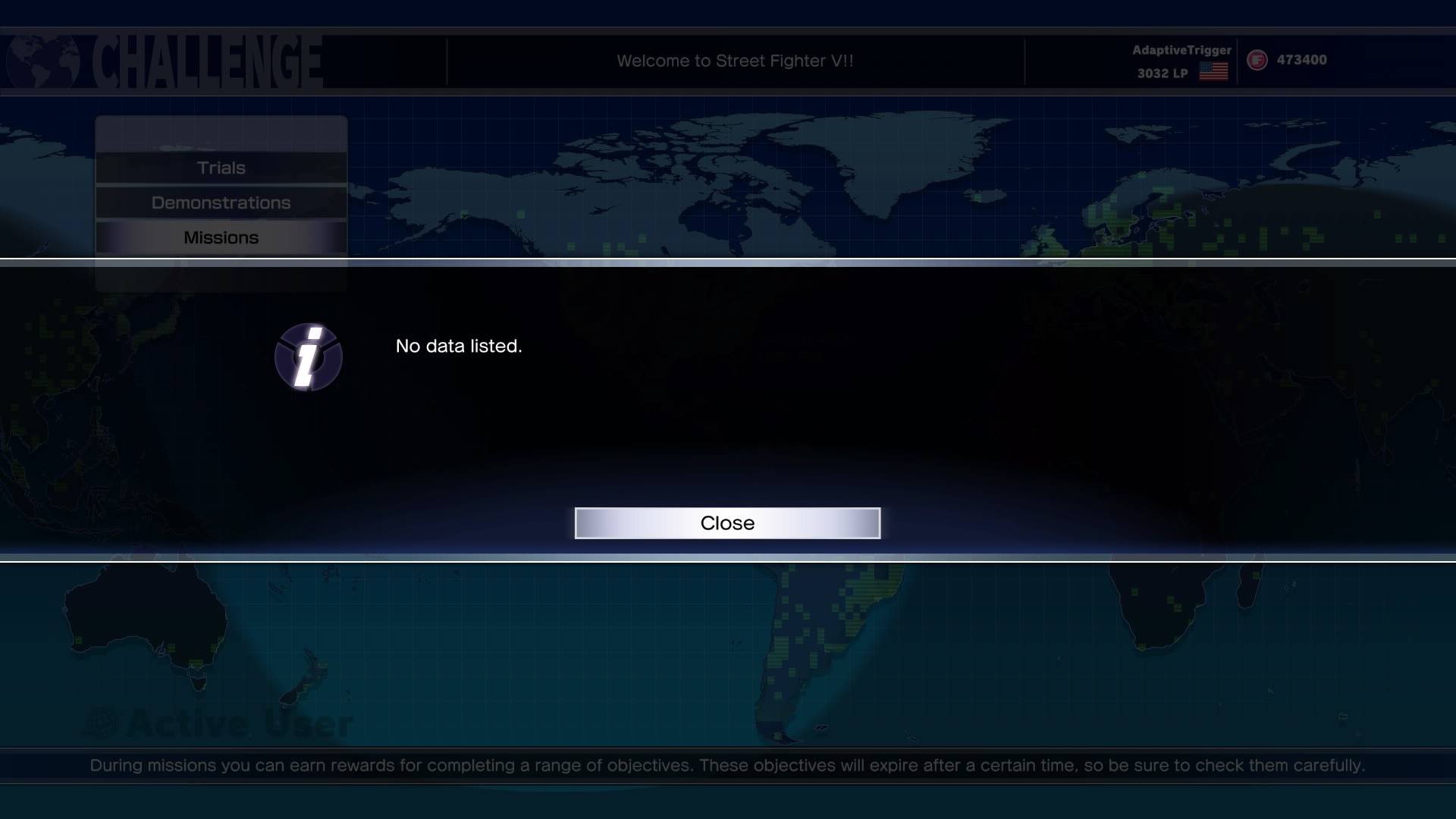Click the panel header above Trials
The height and width of the screenshot is (819, 1456).
[x=221, y=133]
